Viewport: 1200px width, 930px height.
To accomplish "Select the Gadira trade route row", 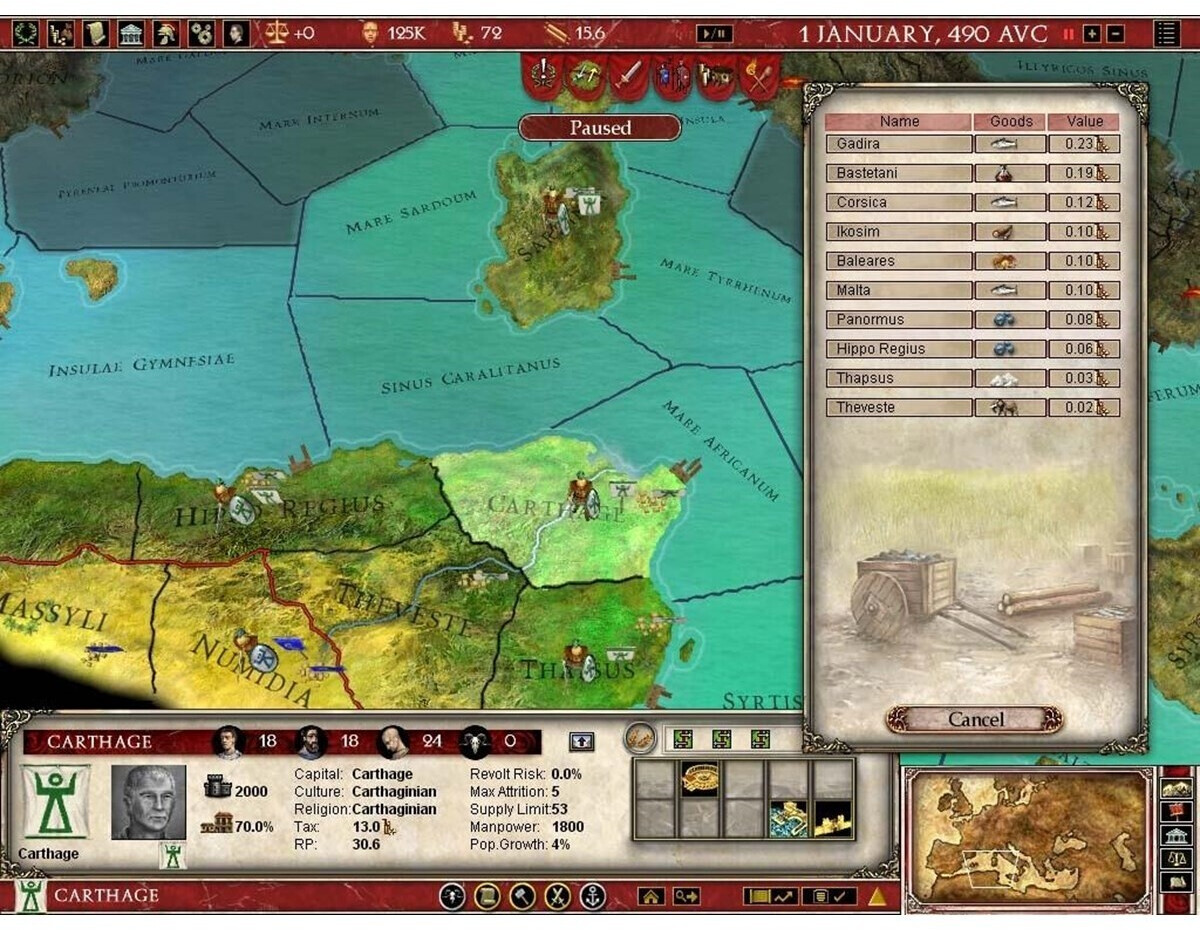I will point(899,144).
